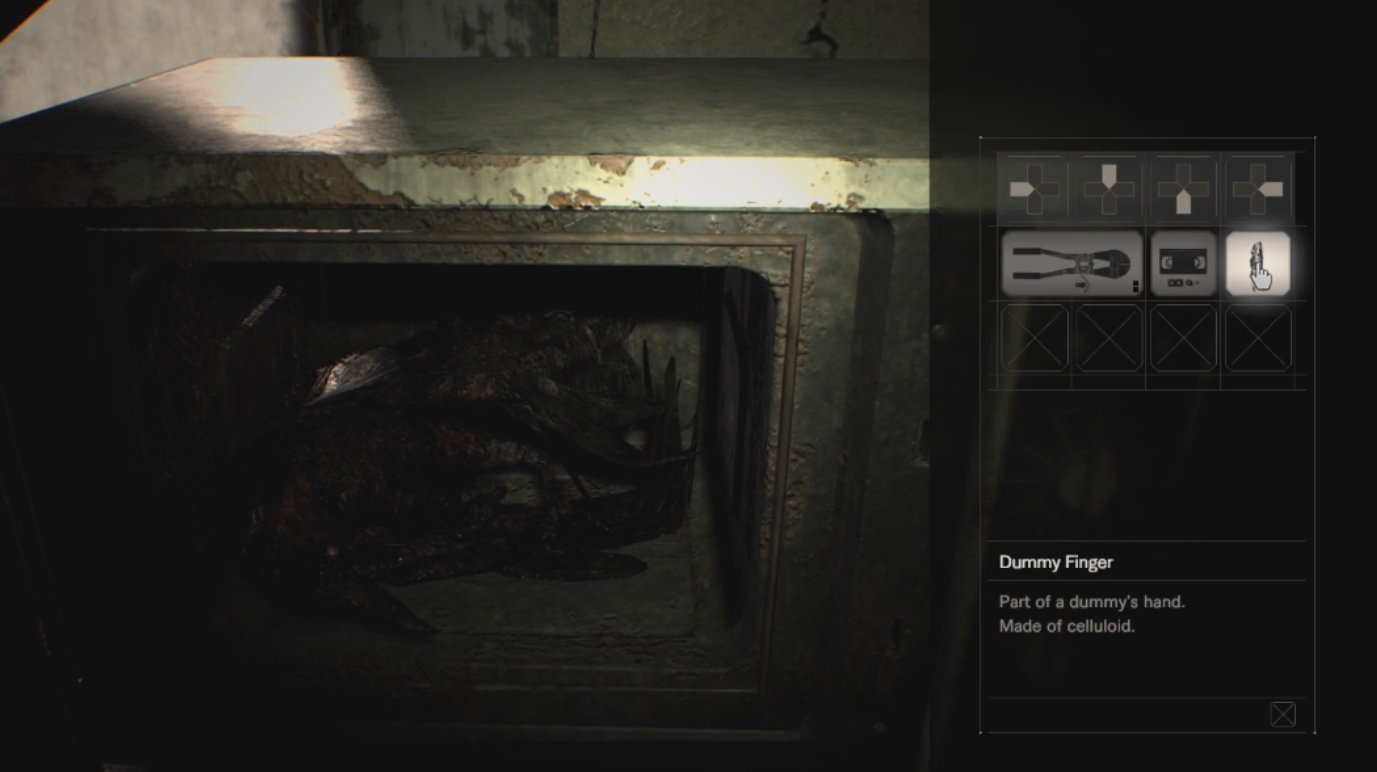Click the D-pad left shortcut slot
Screen dimensions: 1377x772
1034,187
